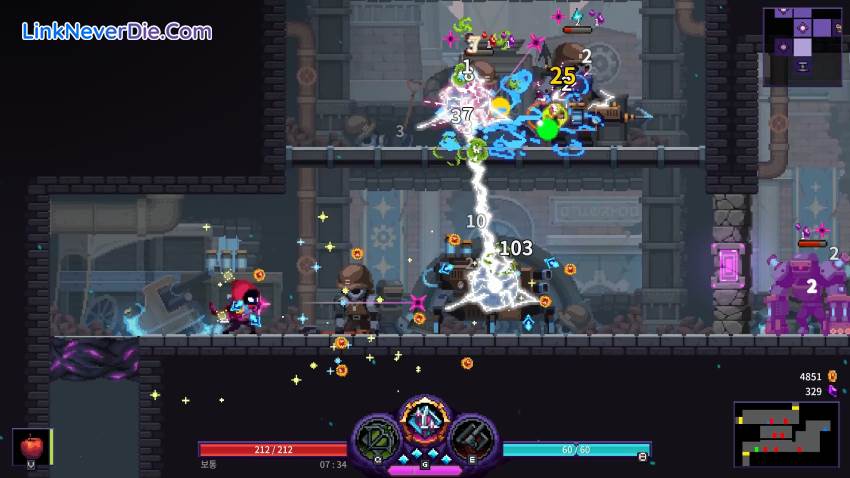Click the orange gold coin currency icon
850x478 pixels.
pos(832,376)
